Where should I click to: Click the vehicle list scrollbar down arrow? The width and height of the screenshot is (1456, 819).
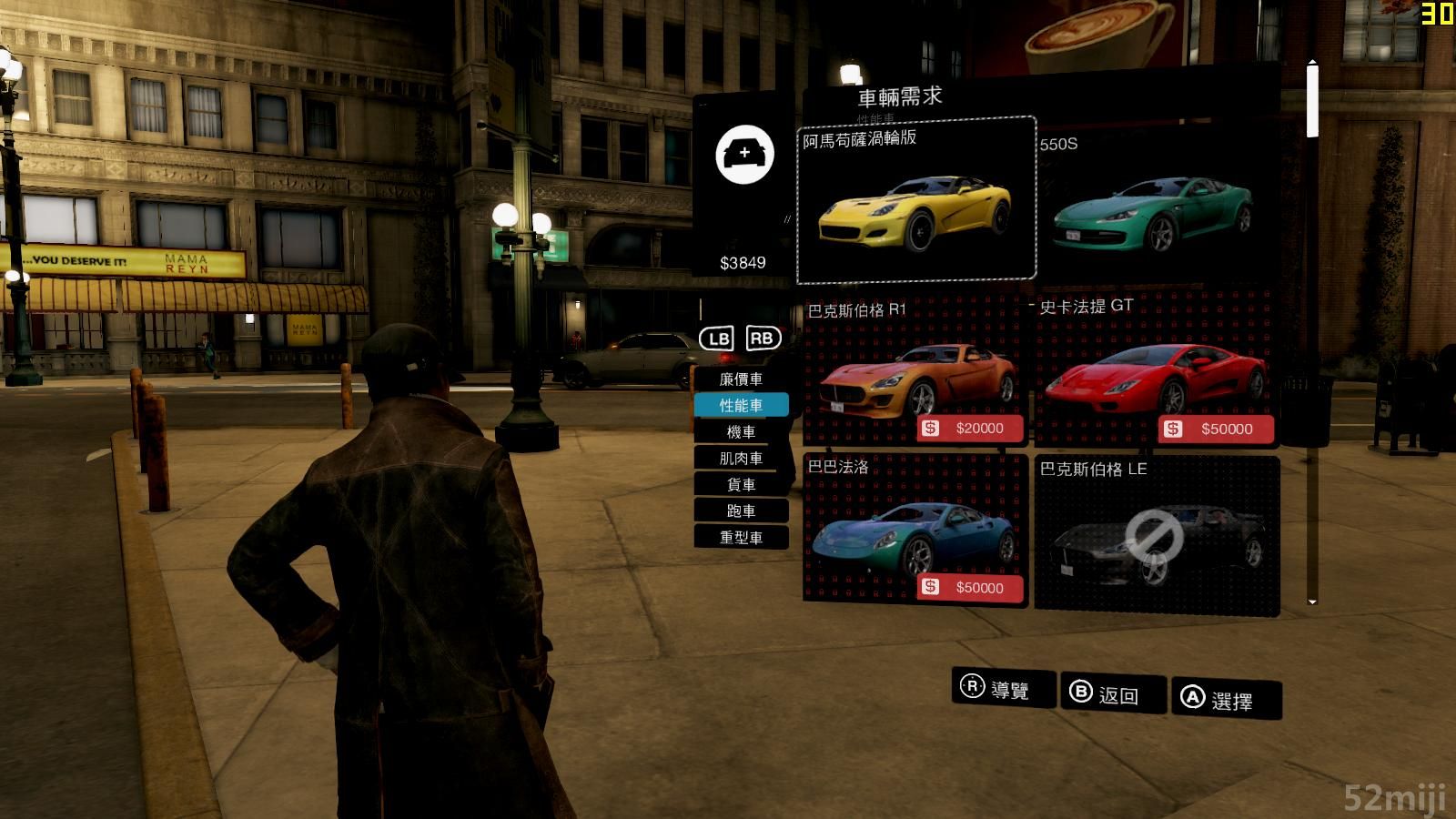[x=1312, y=602]
